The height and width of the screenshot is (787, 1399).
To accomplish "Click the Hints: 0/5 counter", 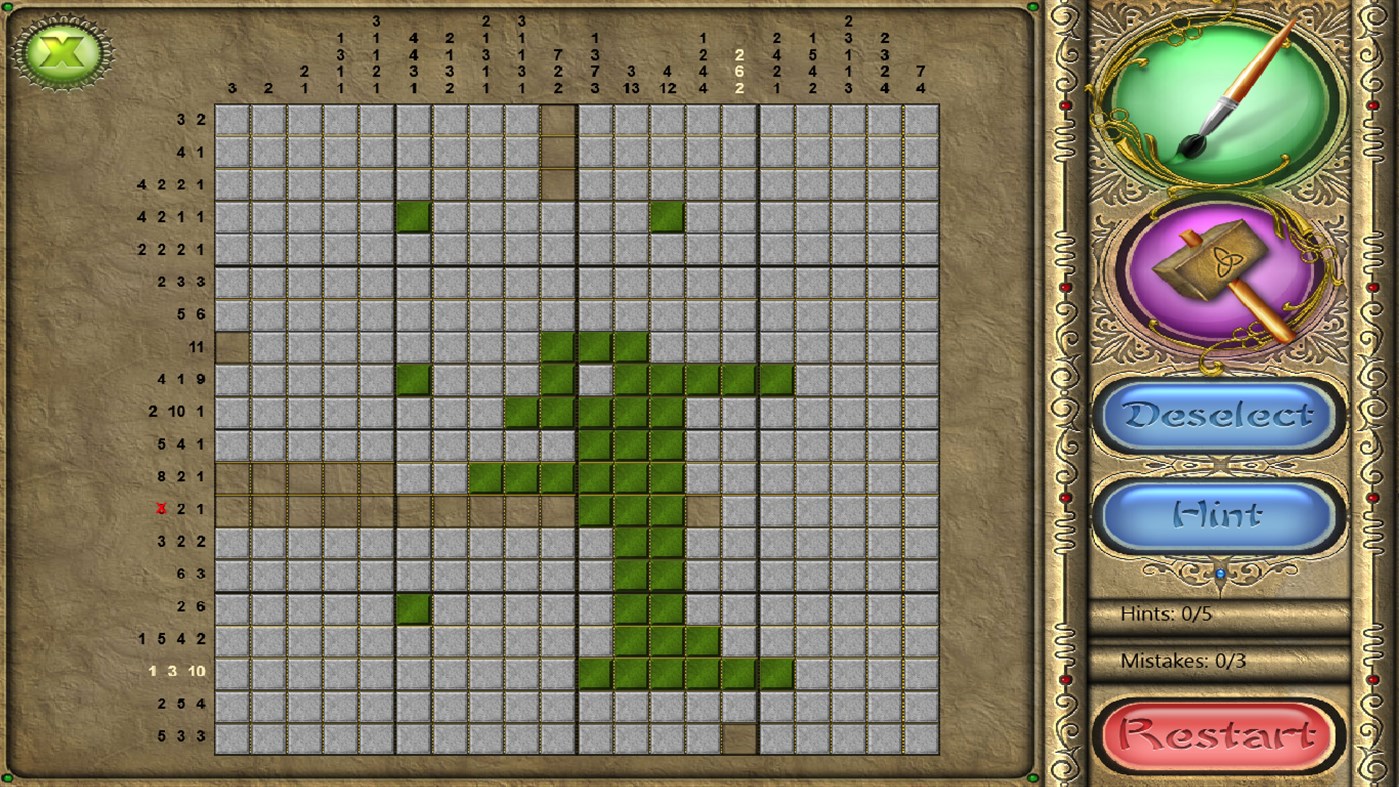I will [1165, 614].
